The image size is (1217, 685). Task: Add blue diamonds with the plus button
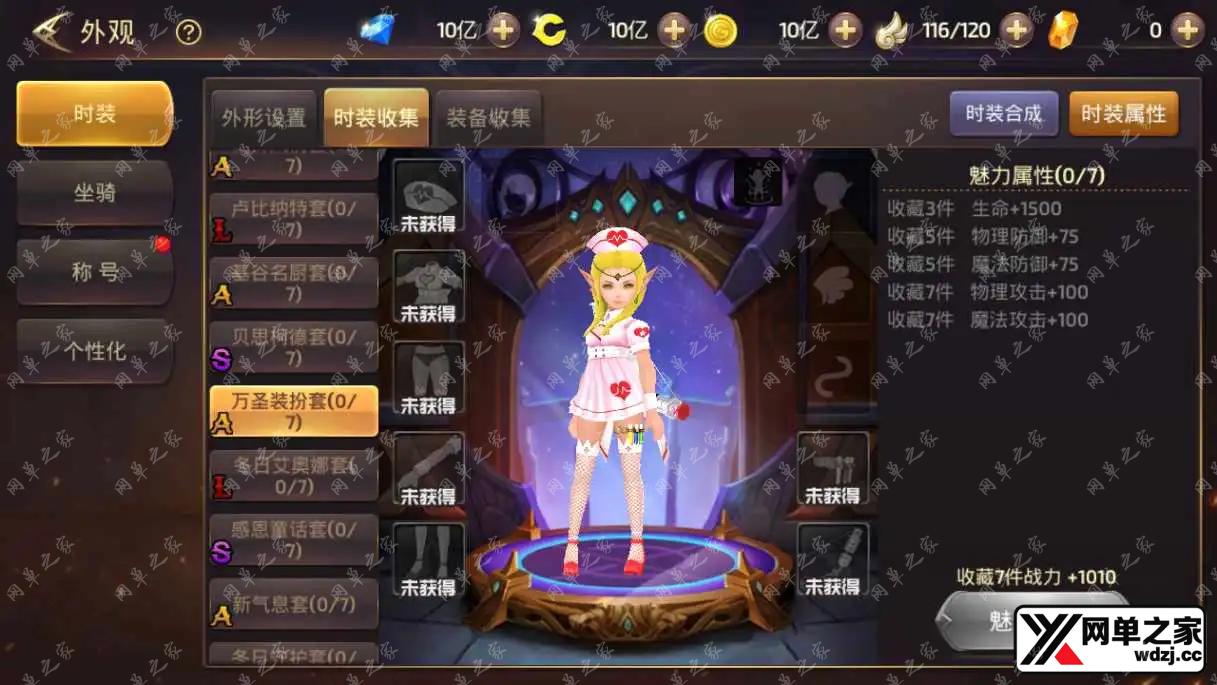click(503, 31)
